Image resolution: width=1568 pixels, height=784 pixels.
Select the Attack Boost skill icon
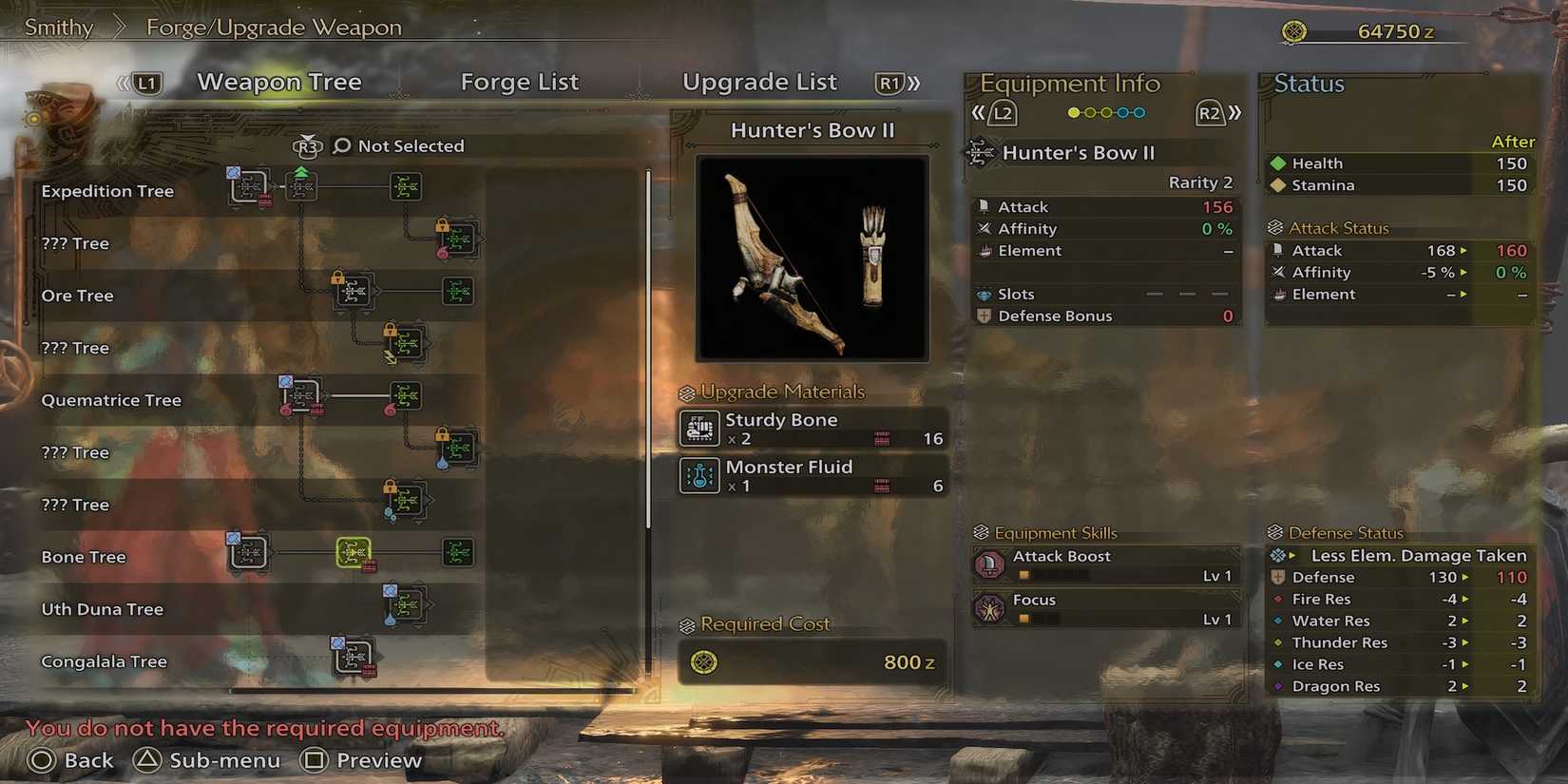[x=989, y=564]
